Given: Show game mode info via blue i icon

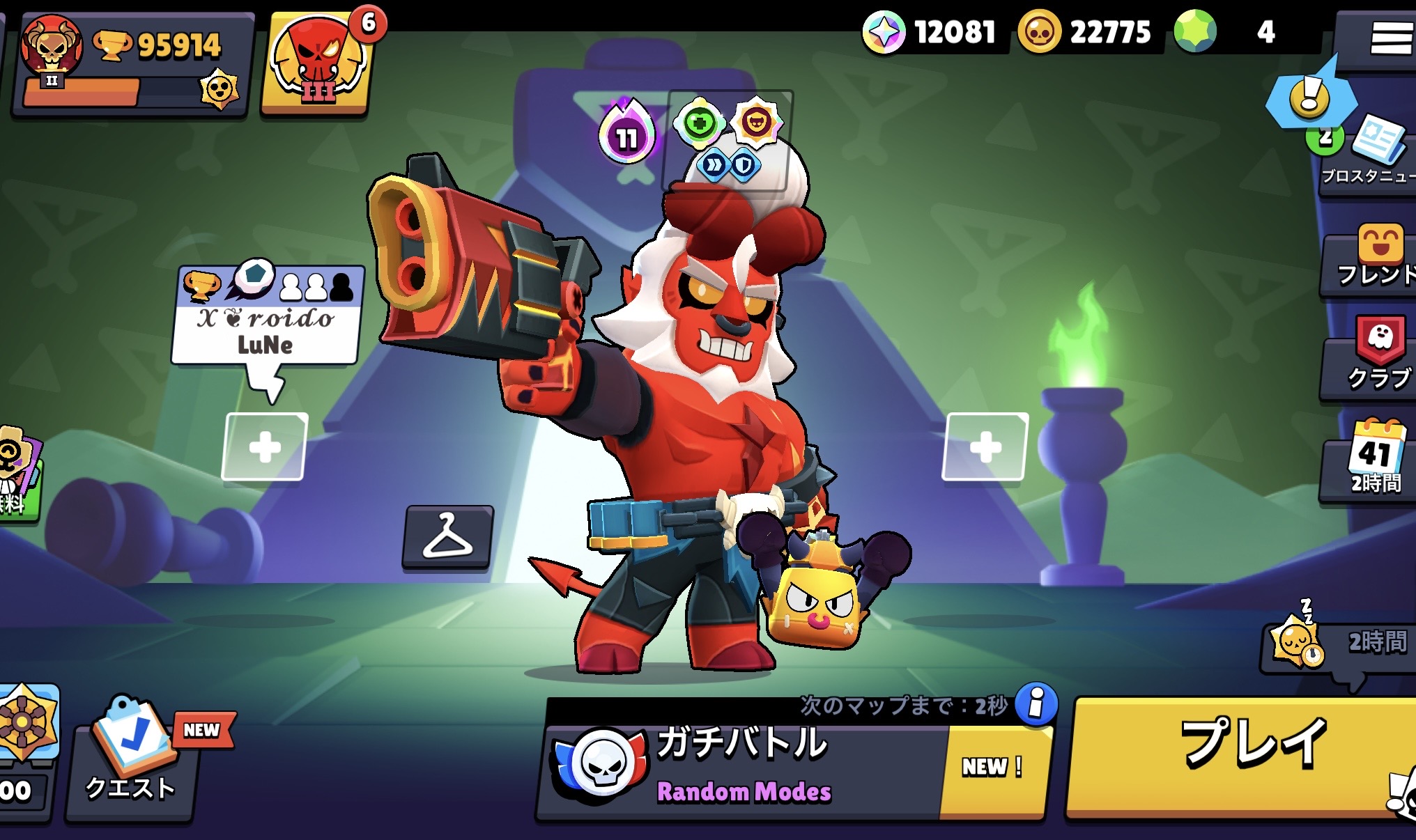Looking at the screenshot, I should [1036, 703].
